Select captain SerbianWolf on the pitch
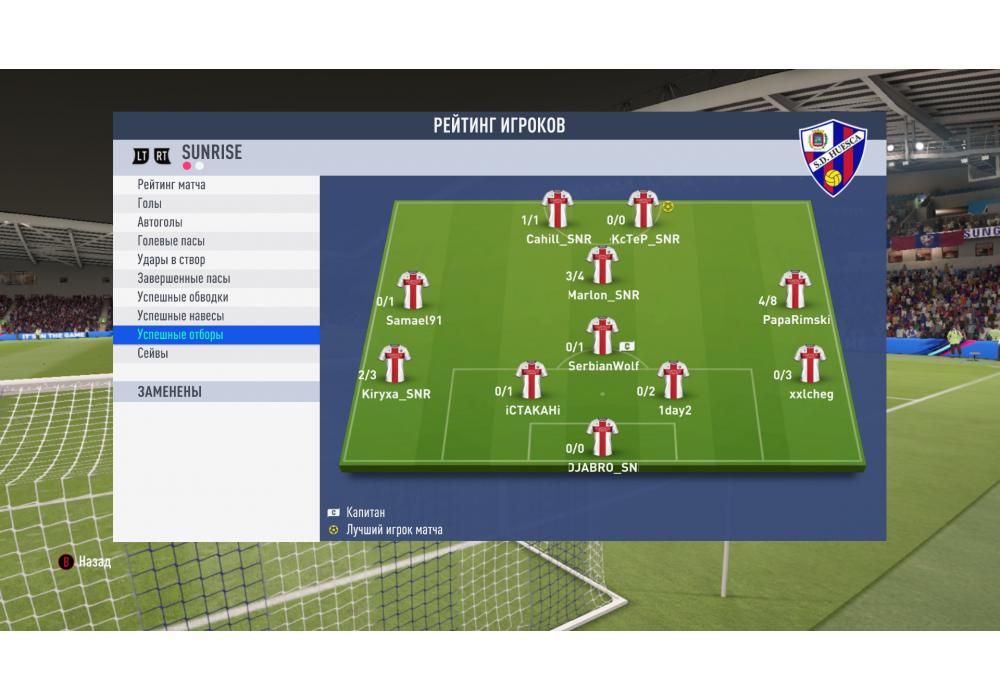 602,336
